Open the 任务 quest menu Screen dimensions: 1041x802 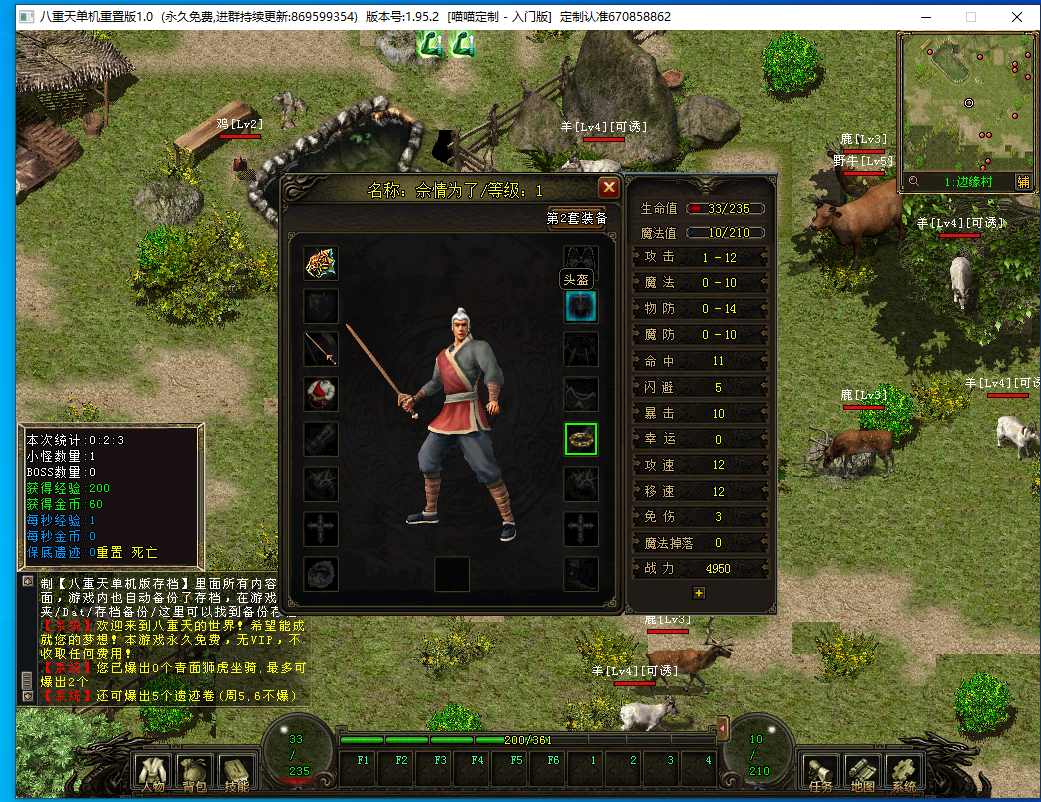pyautogui.click(x=820, y=771)
